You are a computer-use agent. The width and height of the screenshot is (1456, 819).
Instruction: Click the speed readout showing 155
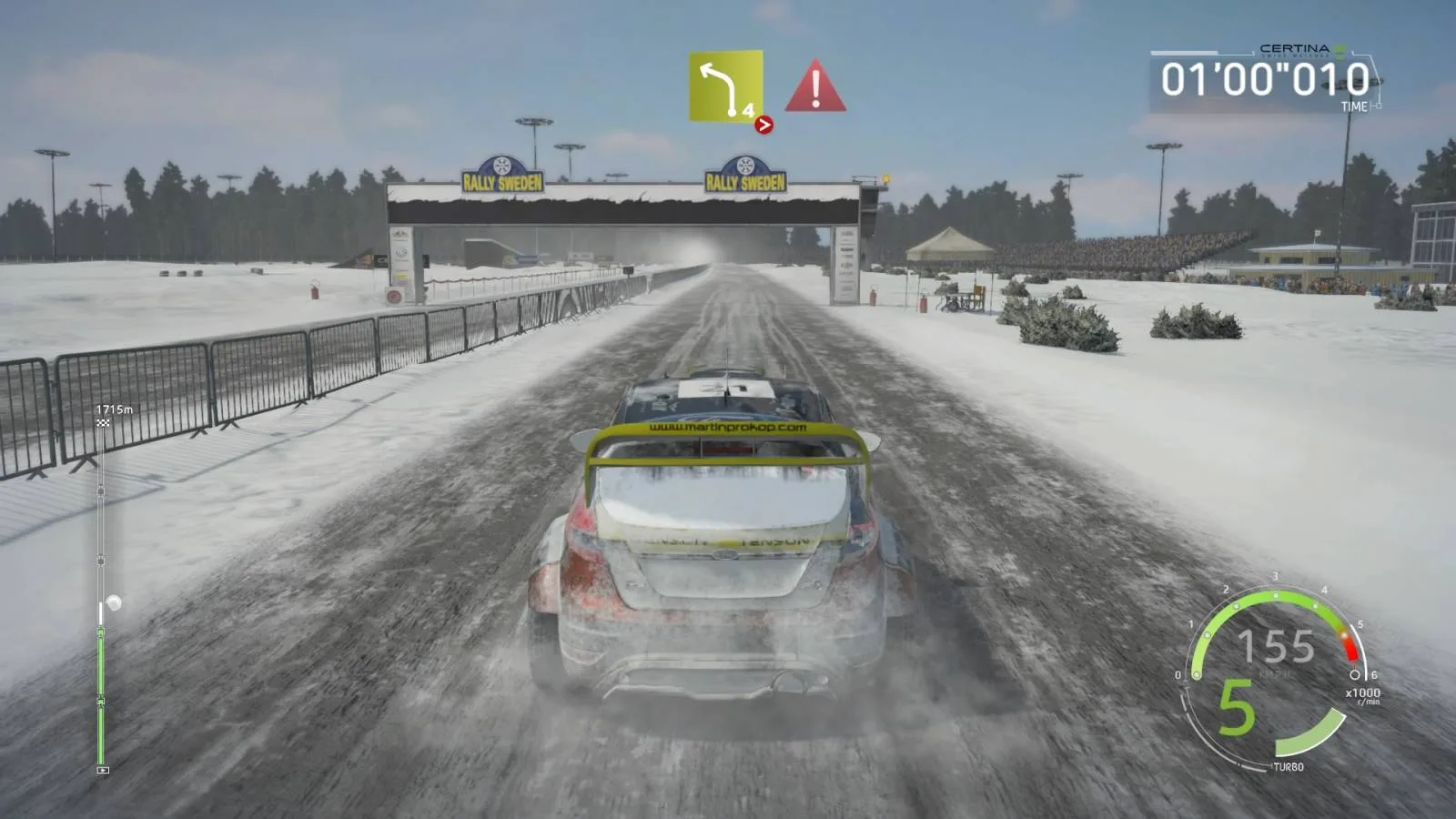pyautogui.click(x=1278, y=646)
